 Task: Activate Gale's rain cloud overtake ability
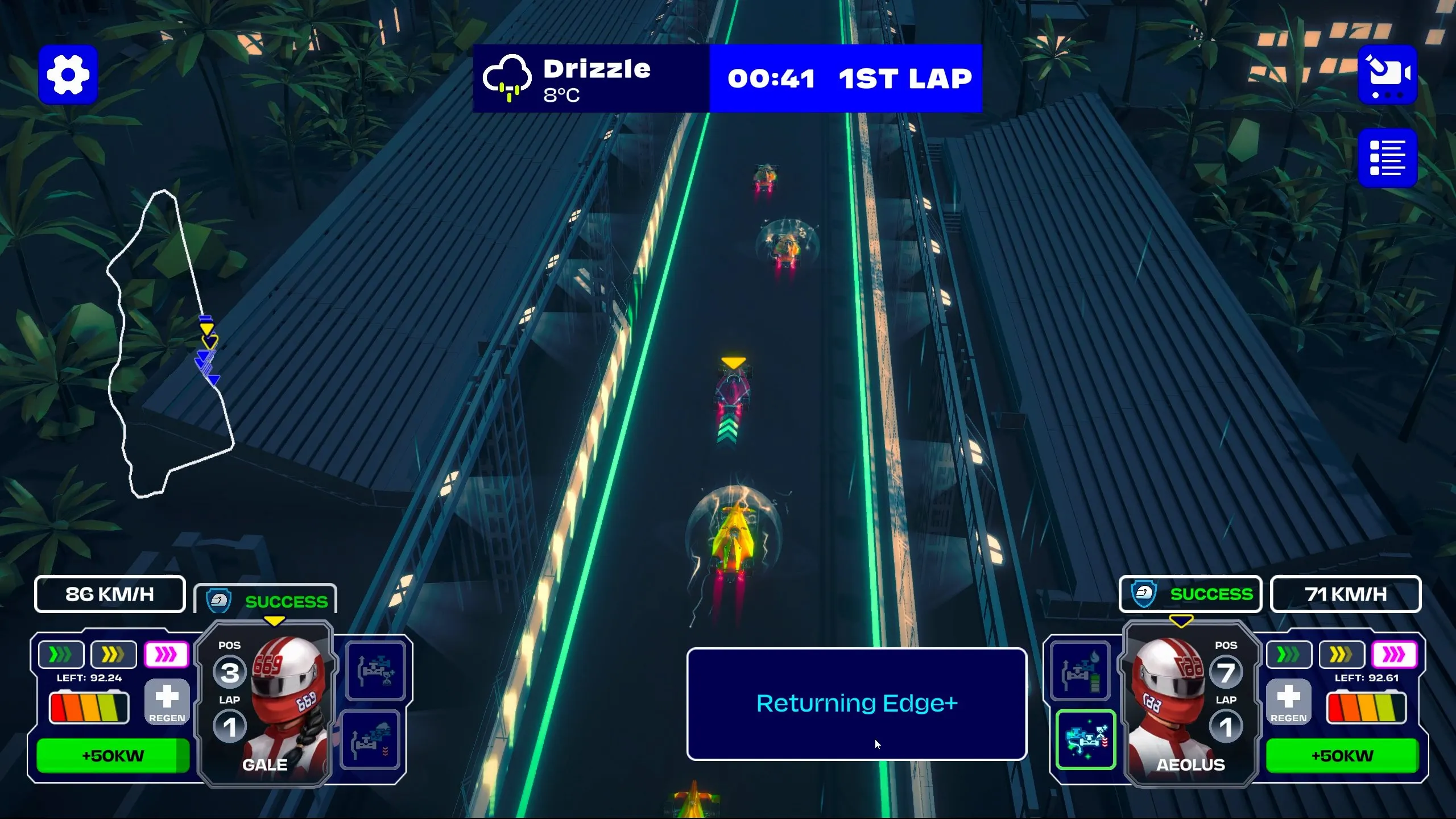pos(371,740)
